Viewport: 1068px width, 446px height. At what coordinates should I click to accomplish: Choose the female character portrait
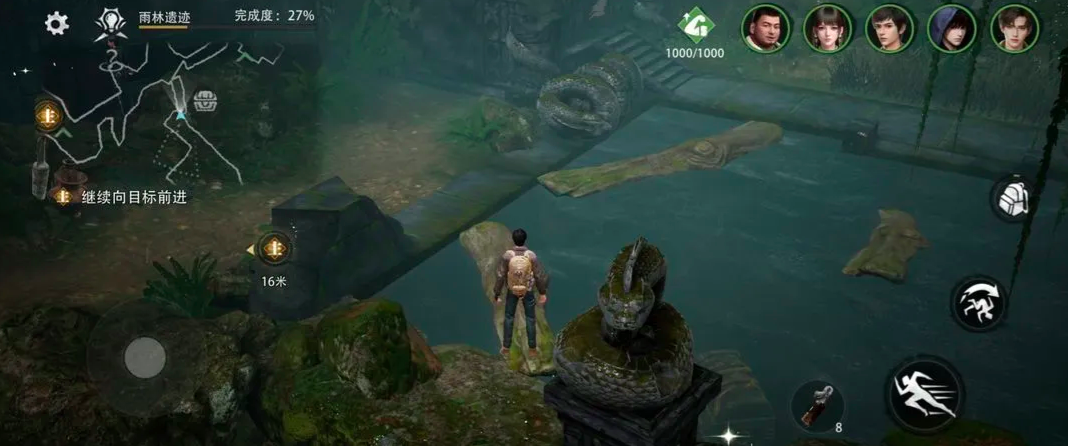pyautogui.click(x=827, y=28)
